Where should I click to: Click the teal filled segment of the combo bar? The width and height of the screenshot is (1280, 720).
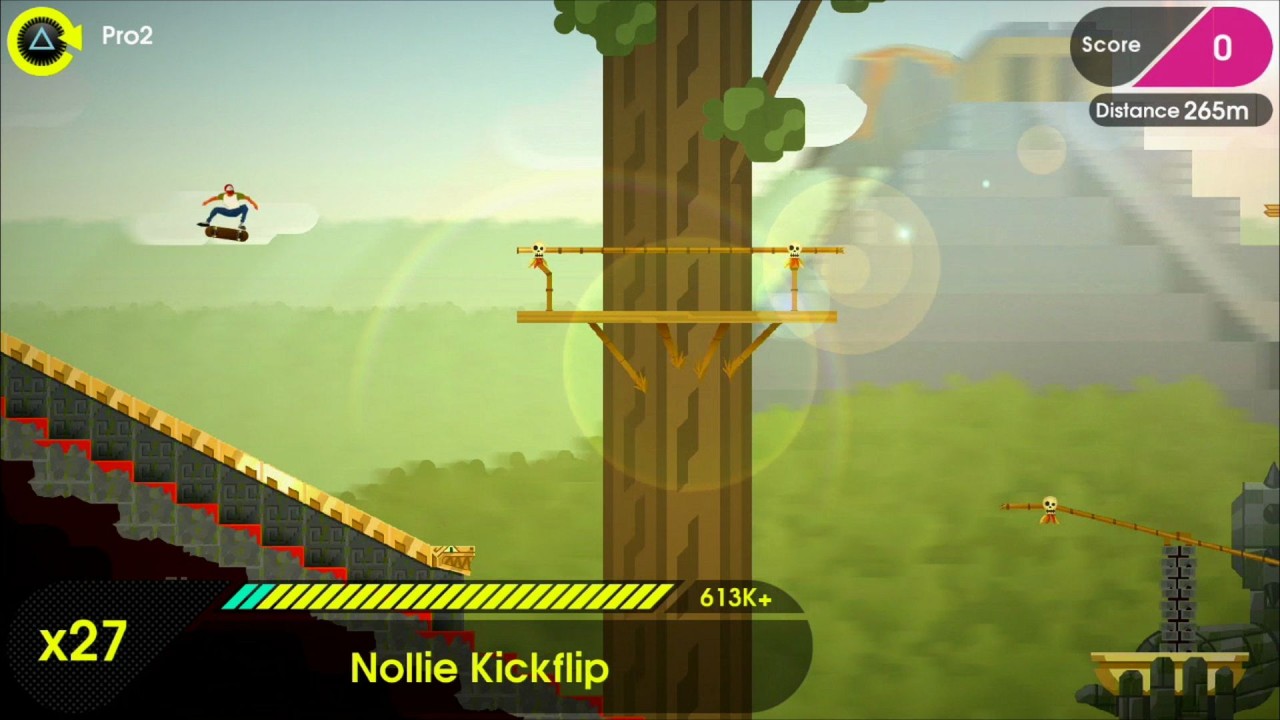[x=245, y=597]
